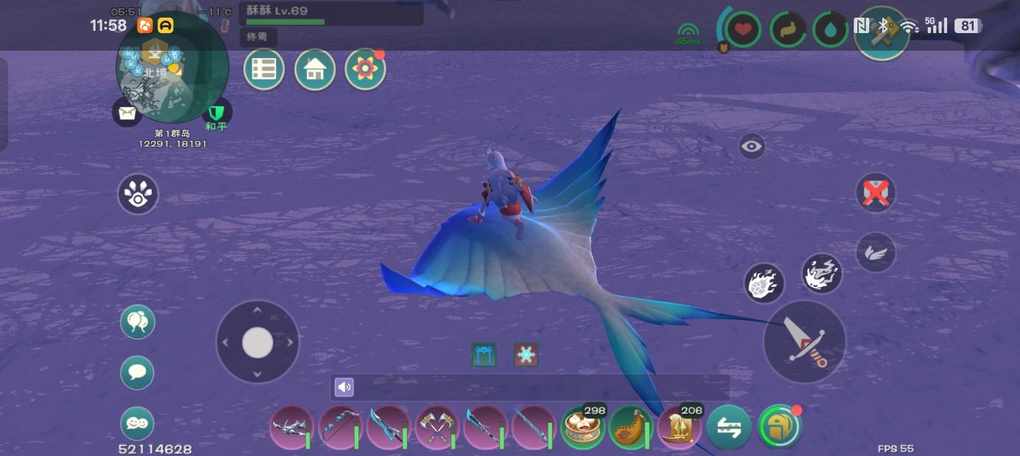
Task: Tap the paw and eye pet button
Action: point(138,194)
